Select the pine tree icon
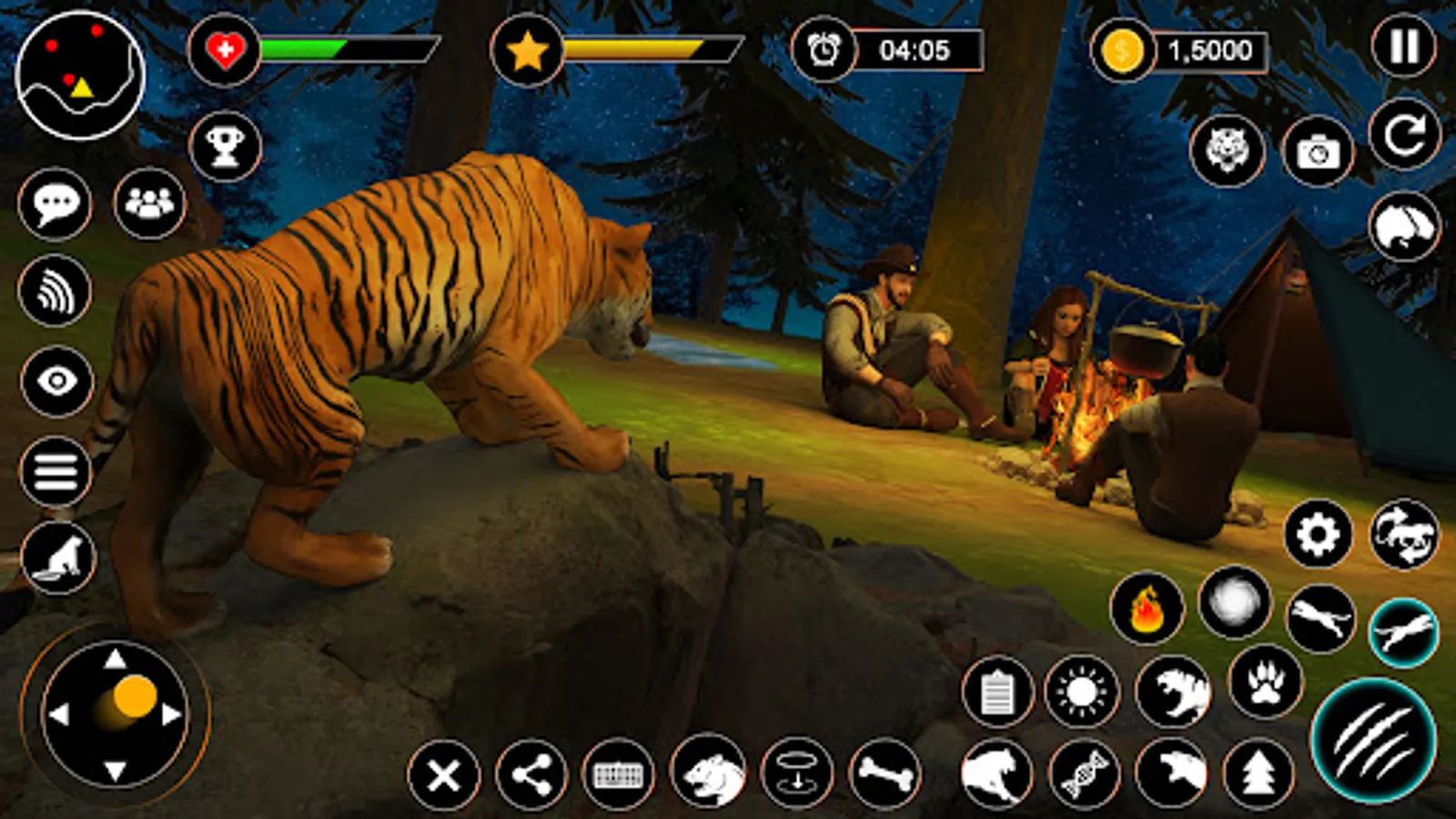 pos(1259,774)
